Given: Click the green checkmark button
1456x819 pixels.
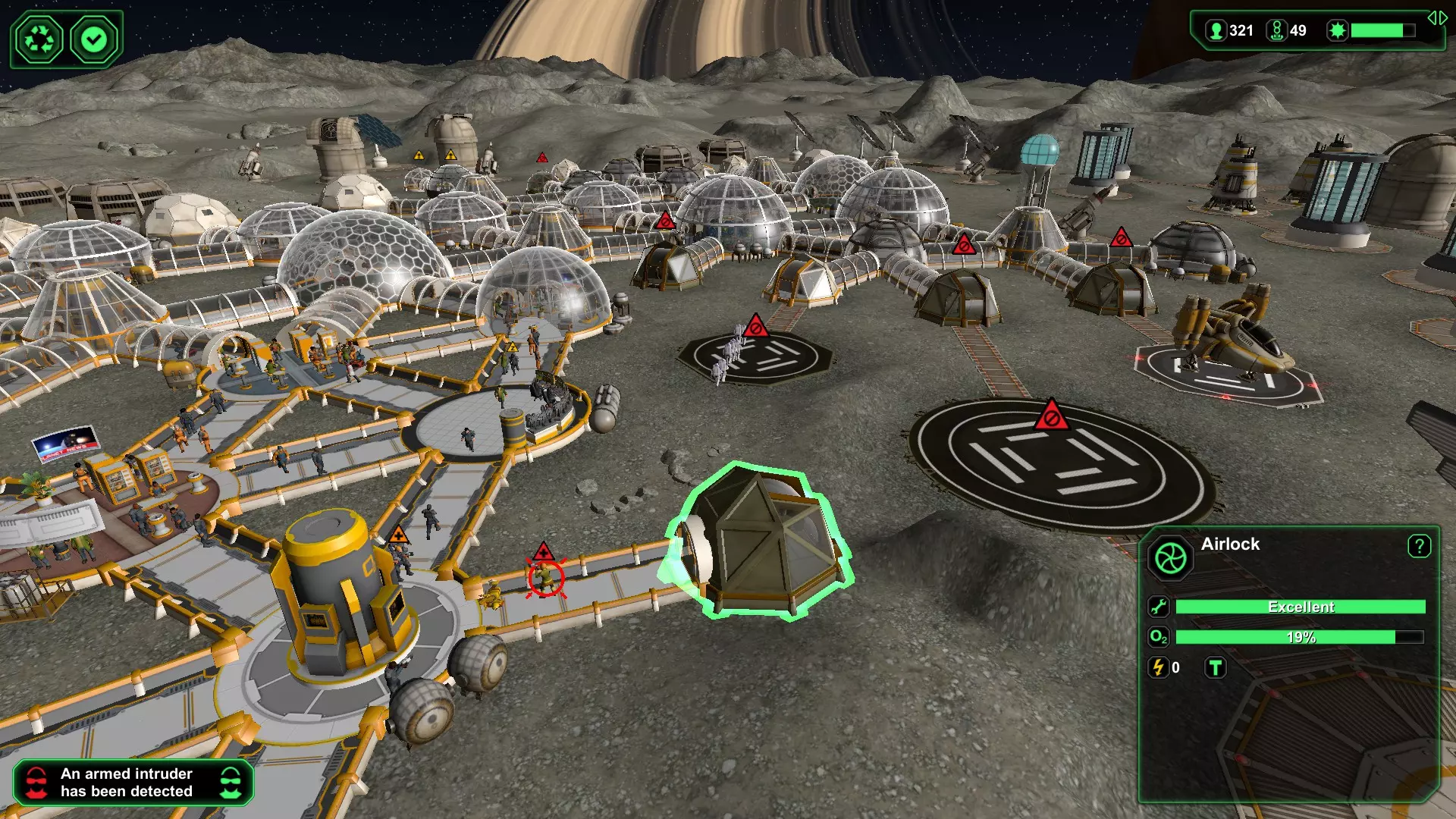Looking at the screenshot, I should point(95,39).
